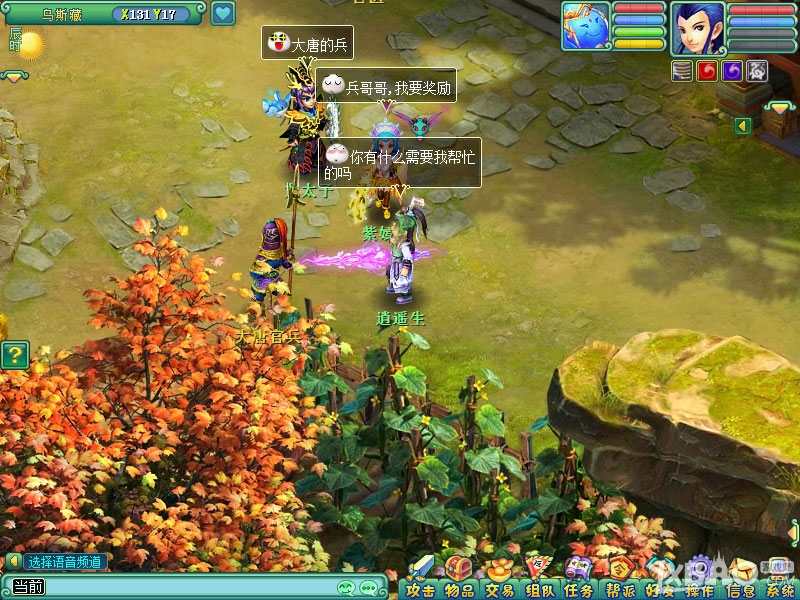Click the heart icon beside the coordinates
The image size is (800, 600).
pos(222,14)
